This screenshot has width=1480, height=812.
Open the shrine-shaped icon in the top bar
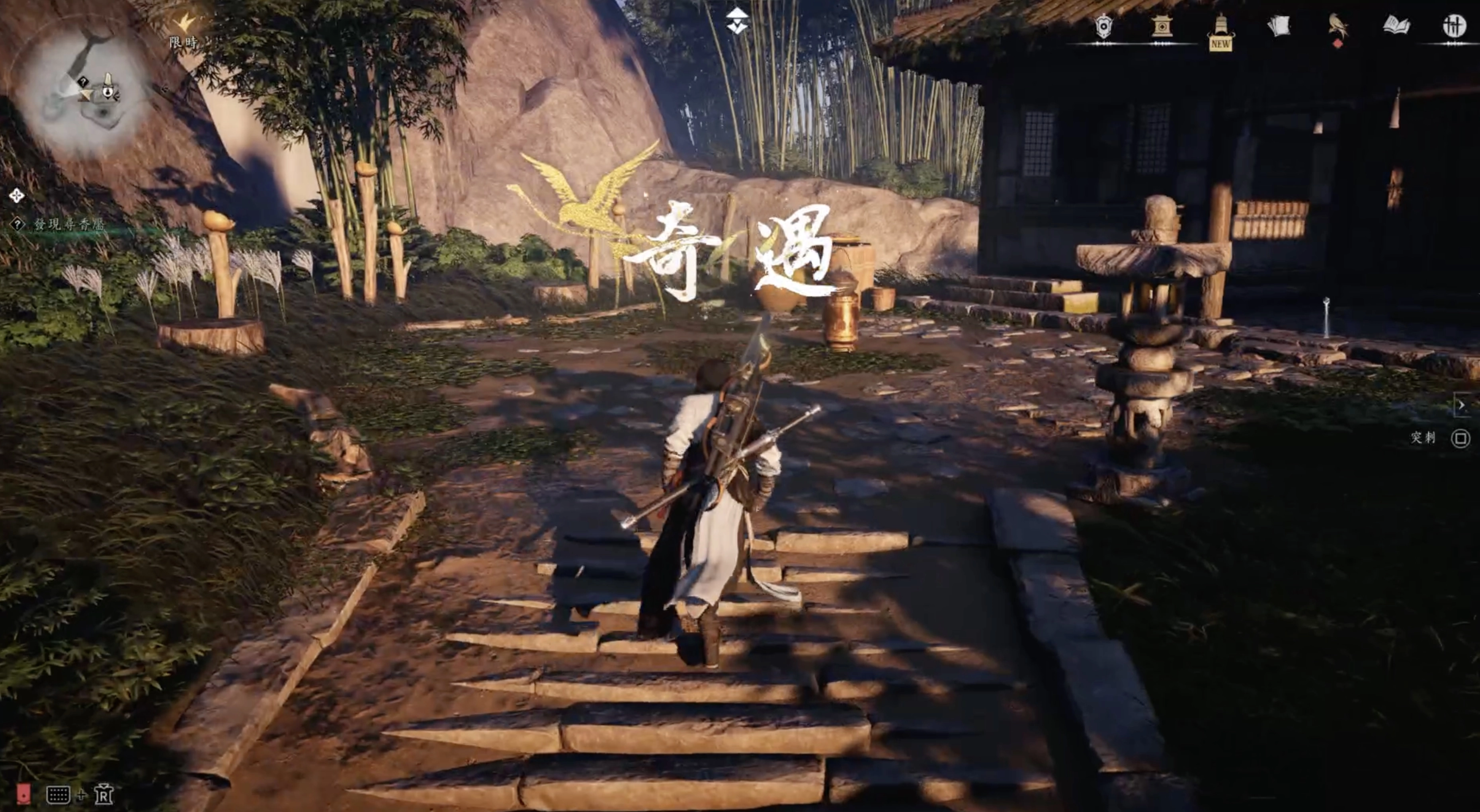1162,26
